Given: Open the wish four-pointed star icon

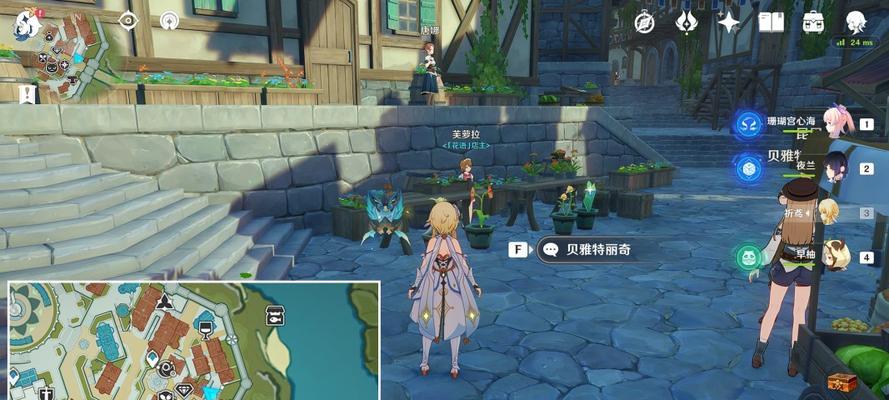Looking at the screenshot, I should pos(729,22).
